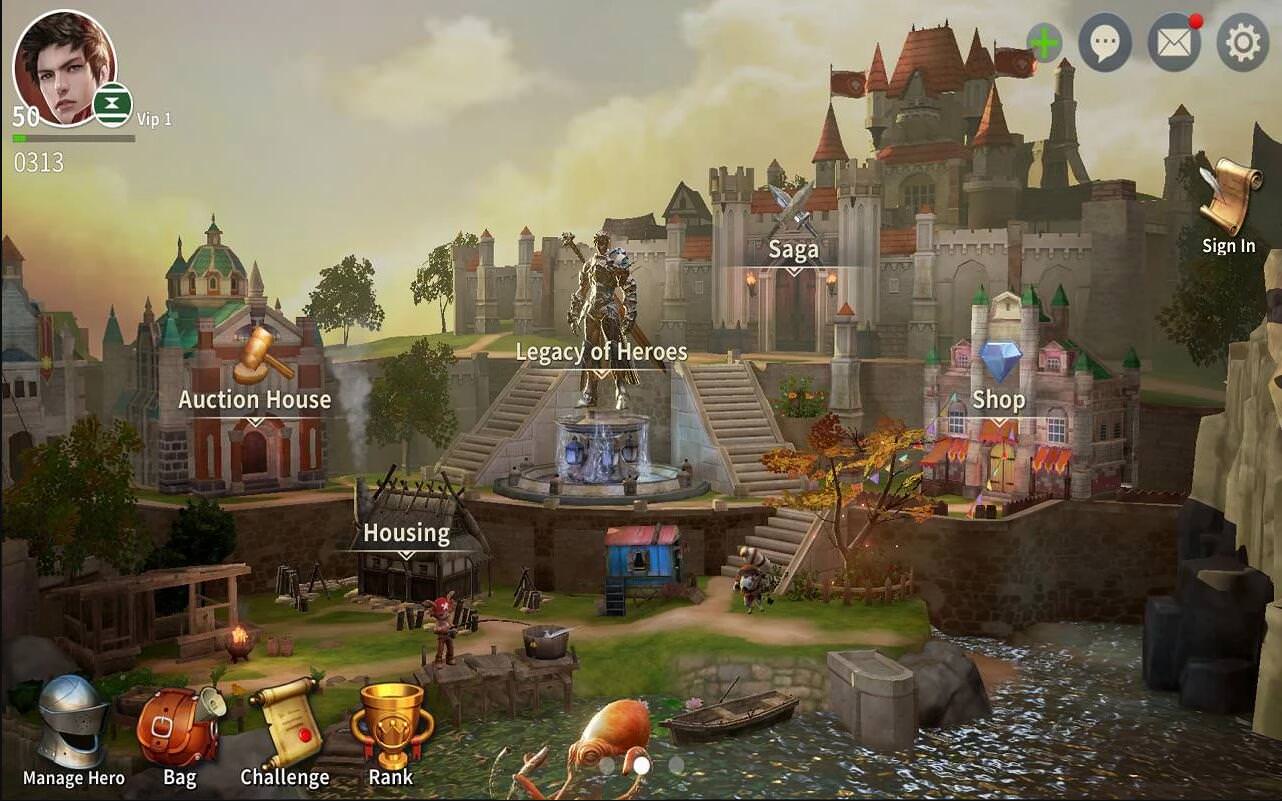
Task: Go to Housing
Action: (x=406, y=533)
